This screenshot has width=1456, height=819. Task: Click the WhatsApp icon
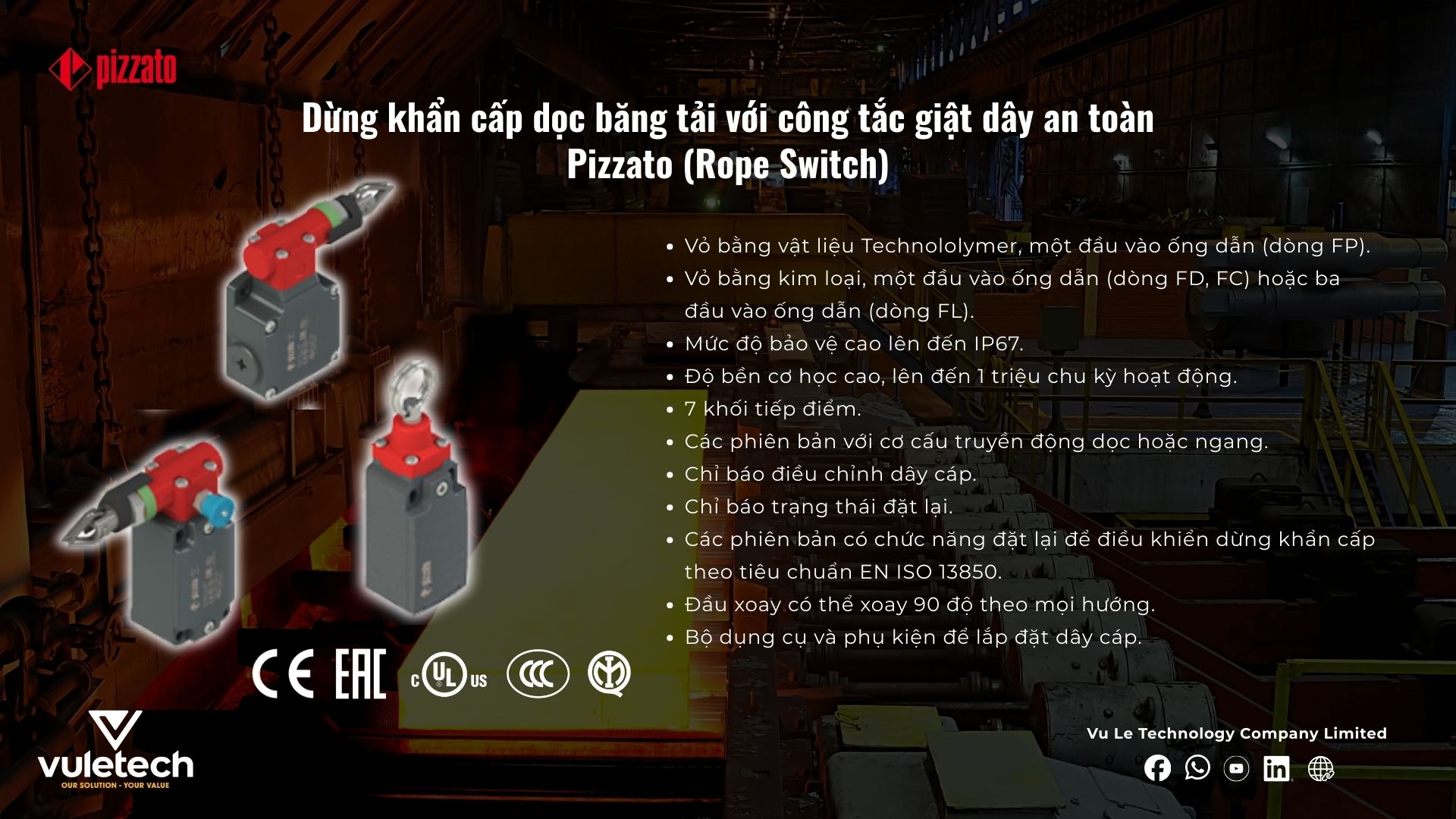click(1197, 767)
